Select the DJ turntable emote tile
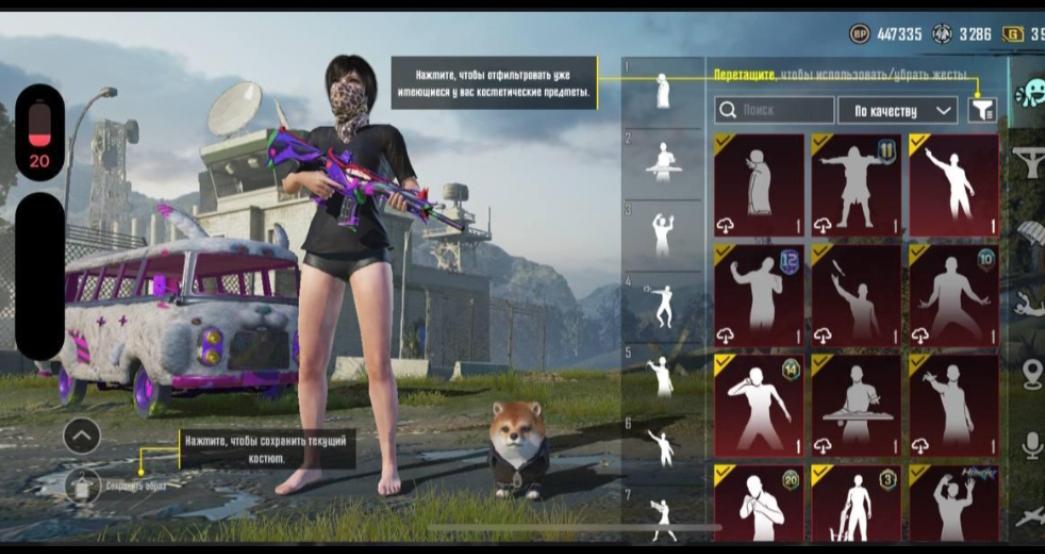This screenshot has width=1045, height=554. tap(856, 404)
